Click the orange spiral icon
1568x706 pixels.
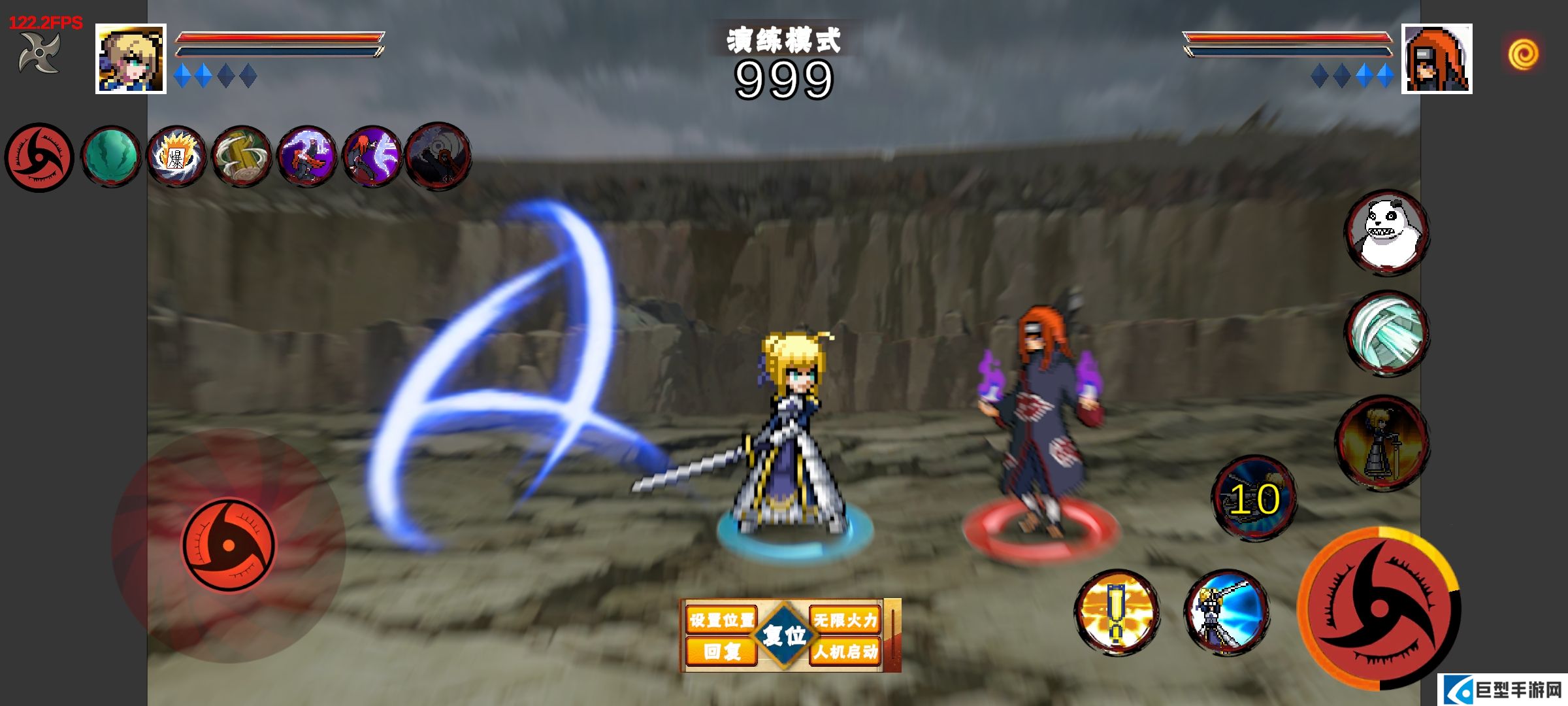[x=1523, y=54]
